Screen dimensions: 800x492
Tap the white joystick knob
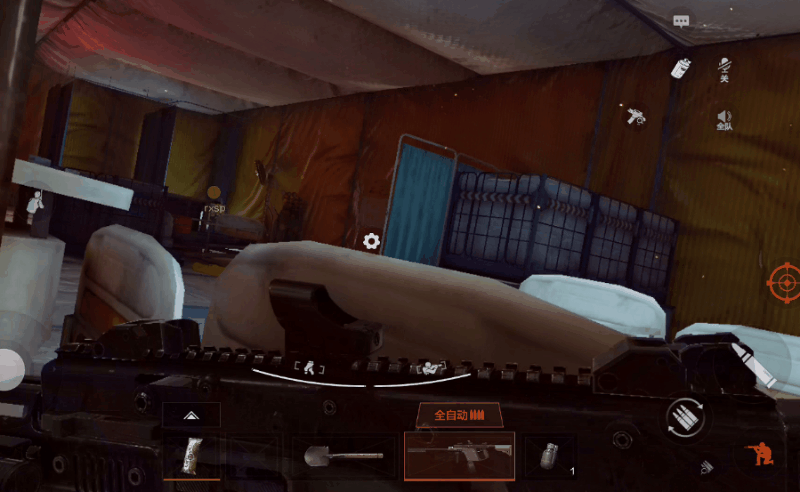point(8,368)
